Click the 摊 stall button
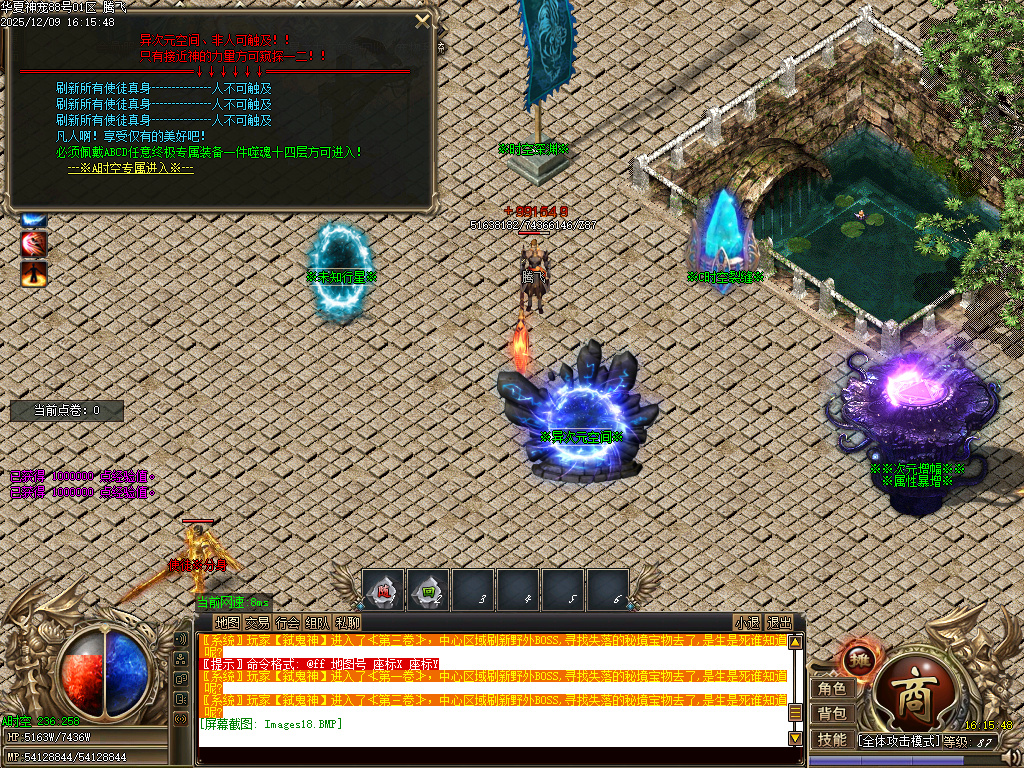Screen dimensions: 1024x768 click(x=857, y=659)
